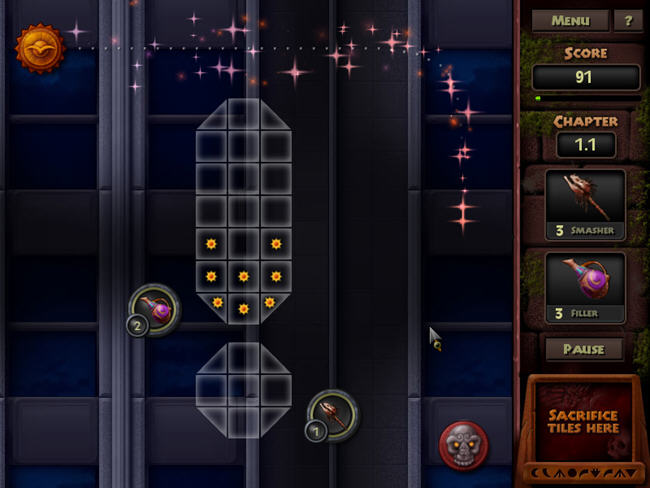The image size is (650, 488).
Task: Collect the floating purple filler potion token
Action: 157,309
